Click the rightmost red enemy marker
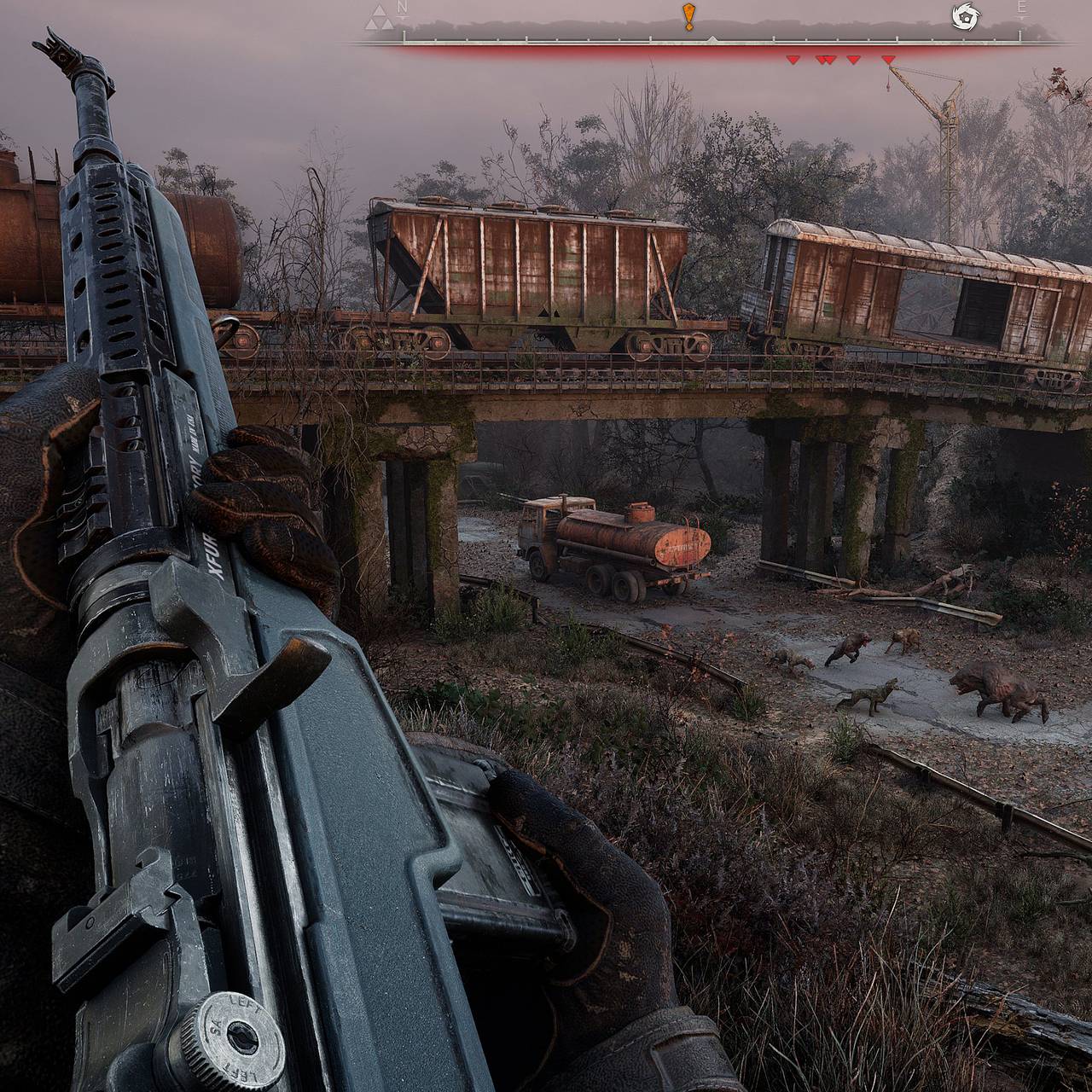Screen dimensions: 1092x1092 [888, 60]
